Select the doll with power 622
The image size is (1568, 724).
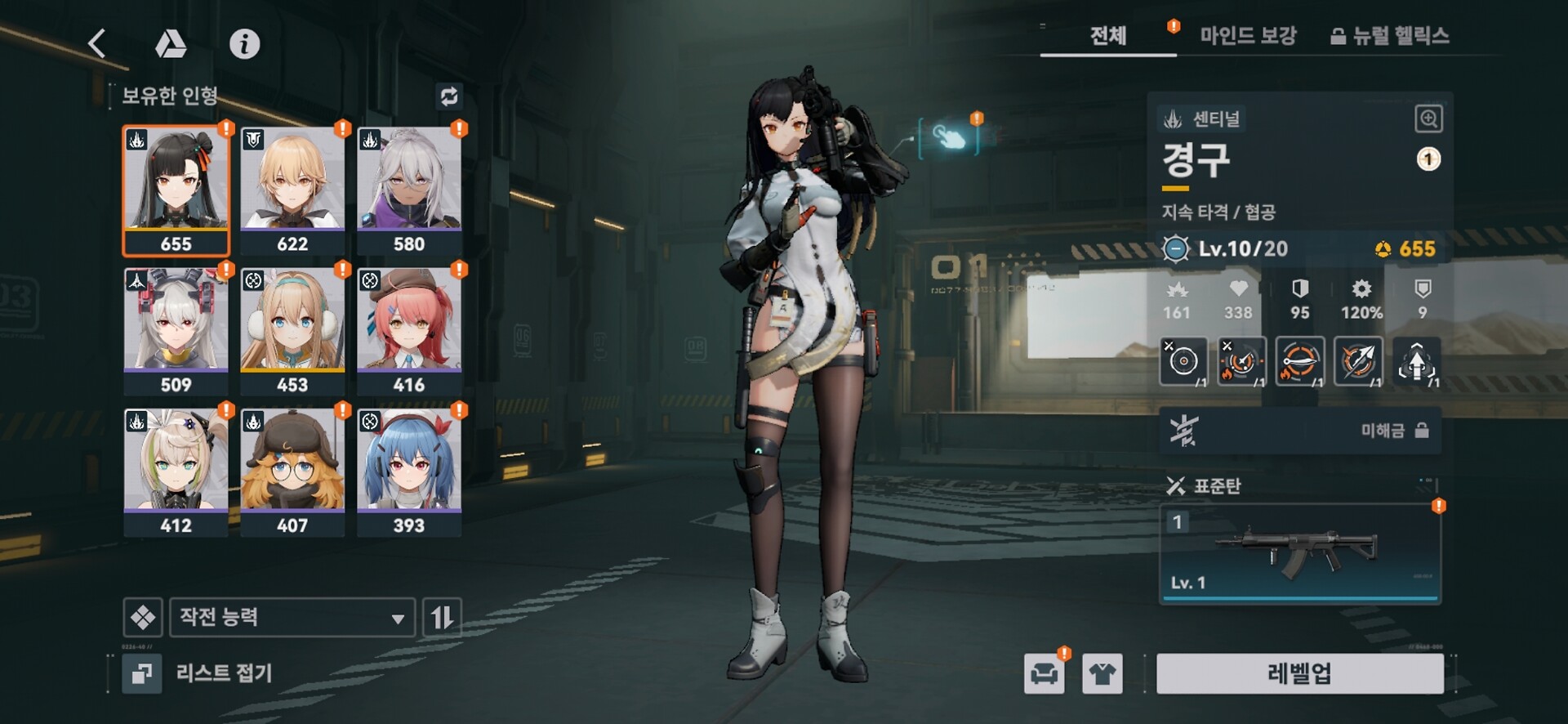coord(292,190)
